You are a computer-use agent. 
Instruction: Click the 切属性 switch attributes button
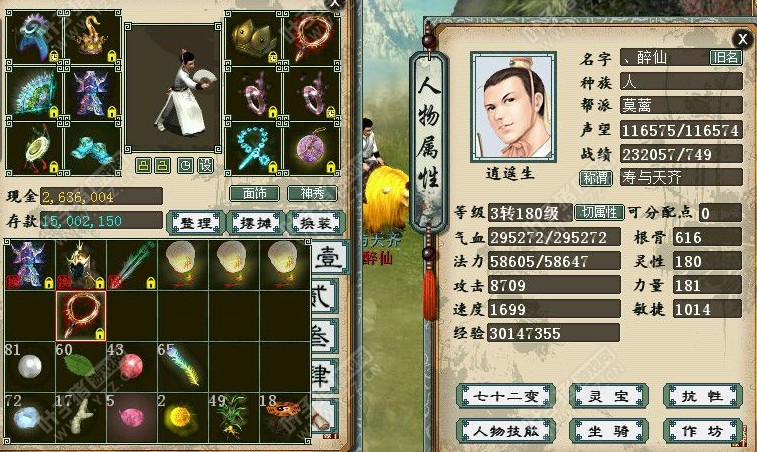coord(599,212)
